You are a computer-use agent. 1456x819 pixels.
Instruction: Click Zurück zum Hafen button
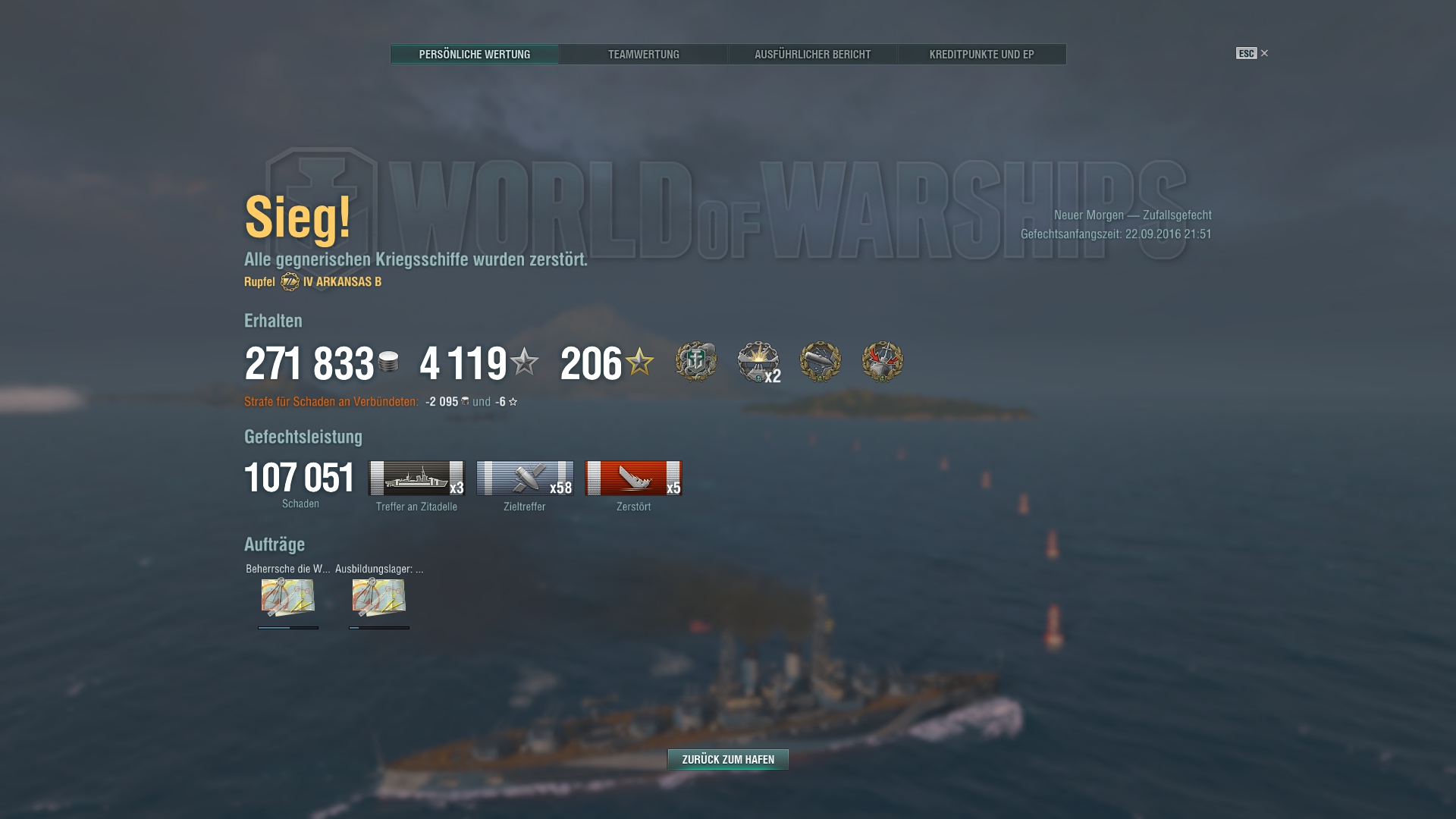728,759
